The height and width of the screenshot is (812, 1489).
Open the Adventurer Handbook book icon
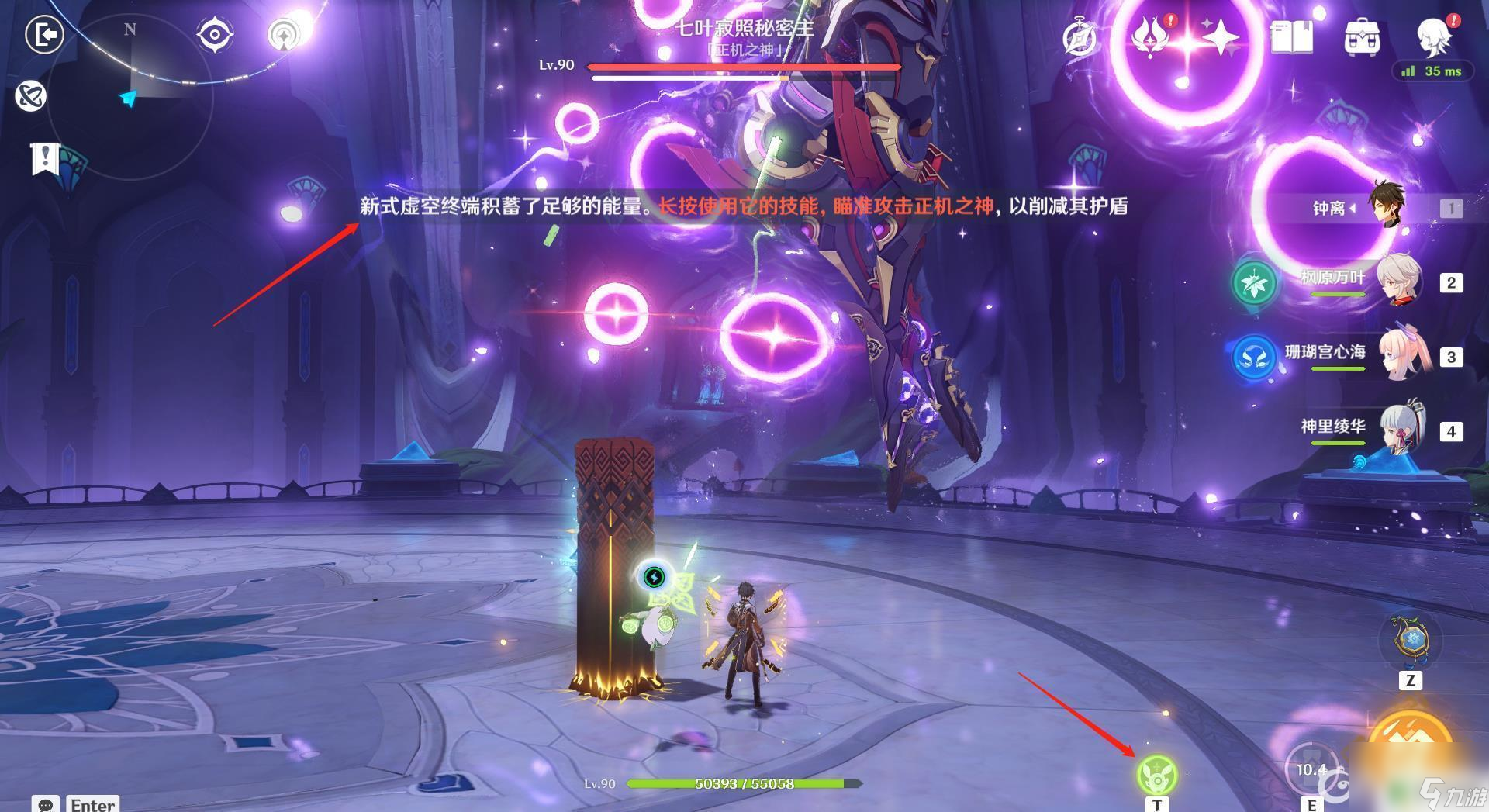point(1291,37)
